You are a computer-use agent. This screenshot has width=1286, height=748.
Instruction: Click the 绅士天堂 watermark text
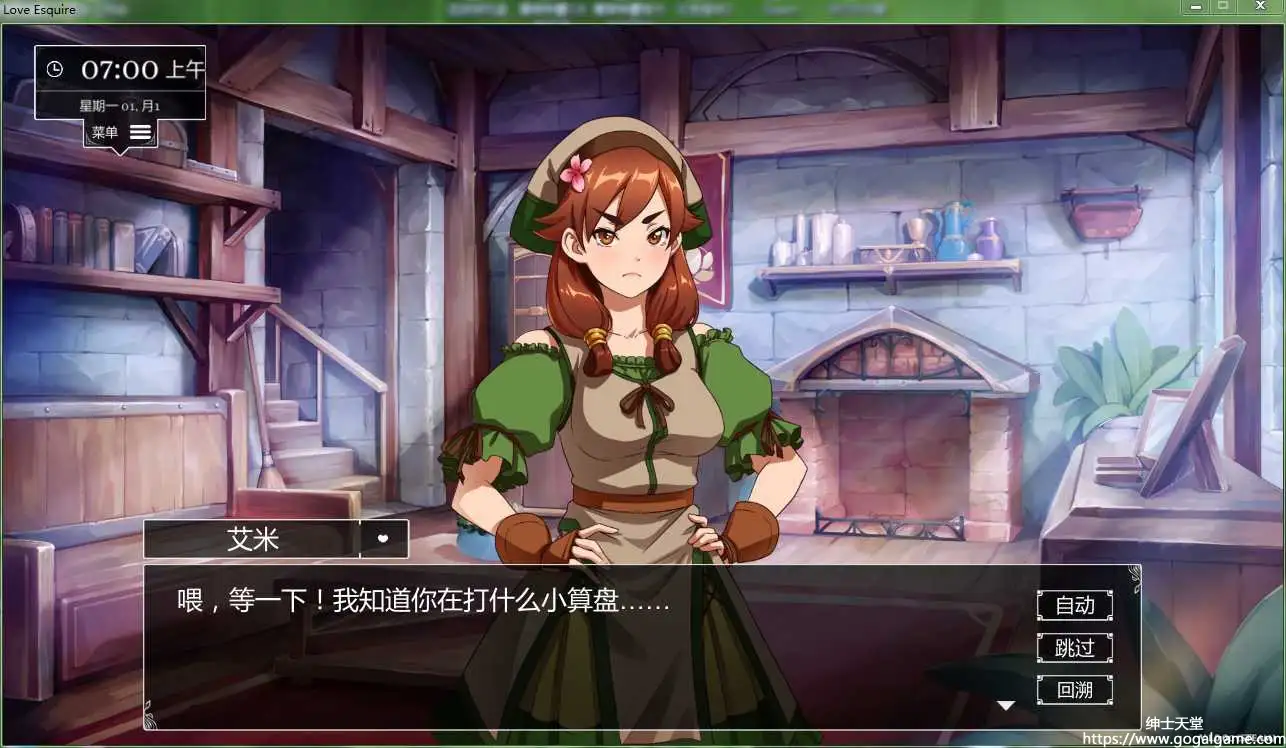click(1176, 722)
